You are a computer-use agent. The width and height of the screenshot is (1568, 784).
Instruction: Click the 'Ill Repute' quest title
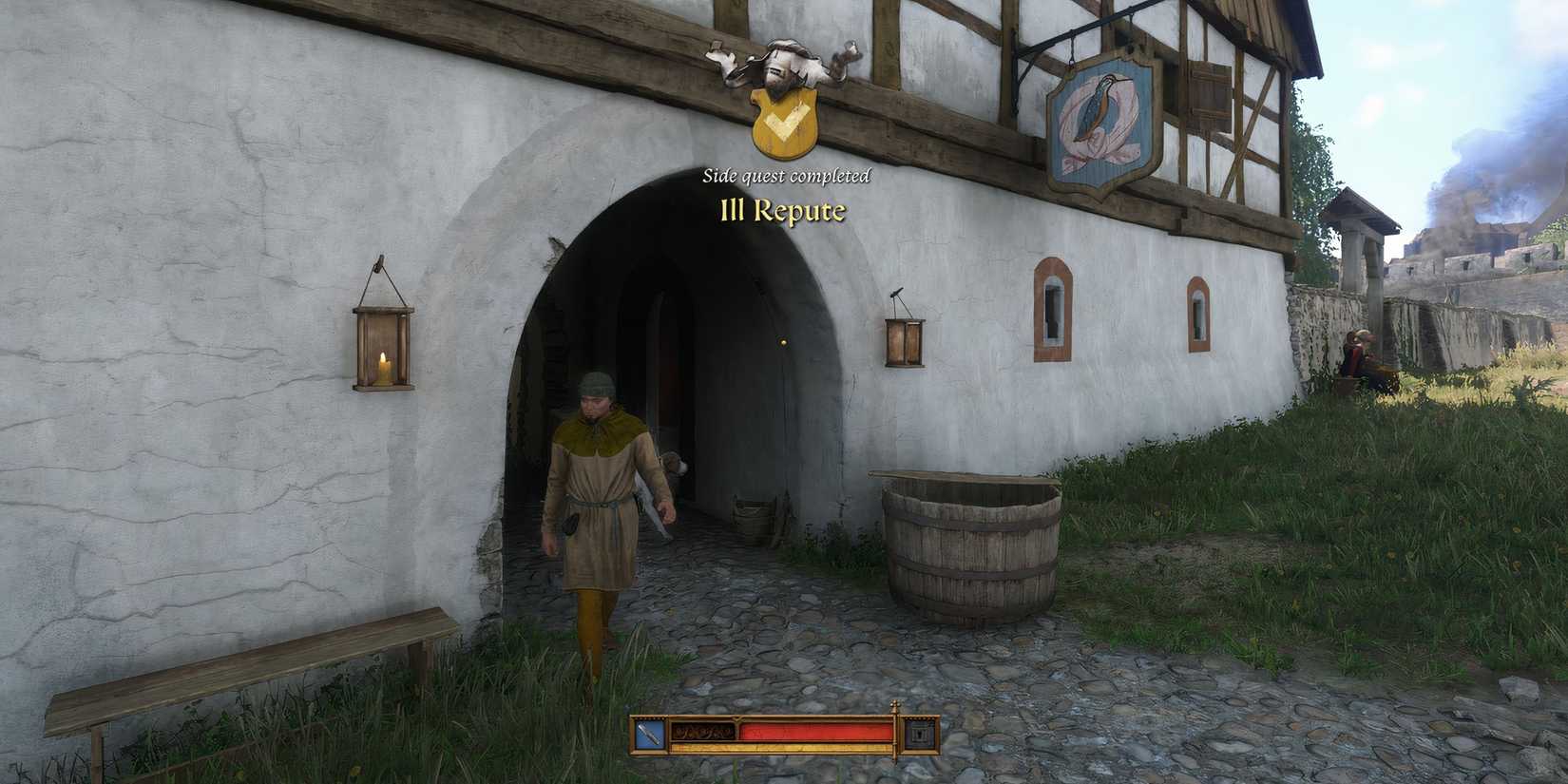[x=783, y=211]
